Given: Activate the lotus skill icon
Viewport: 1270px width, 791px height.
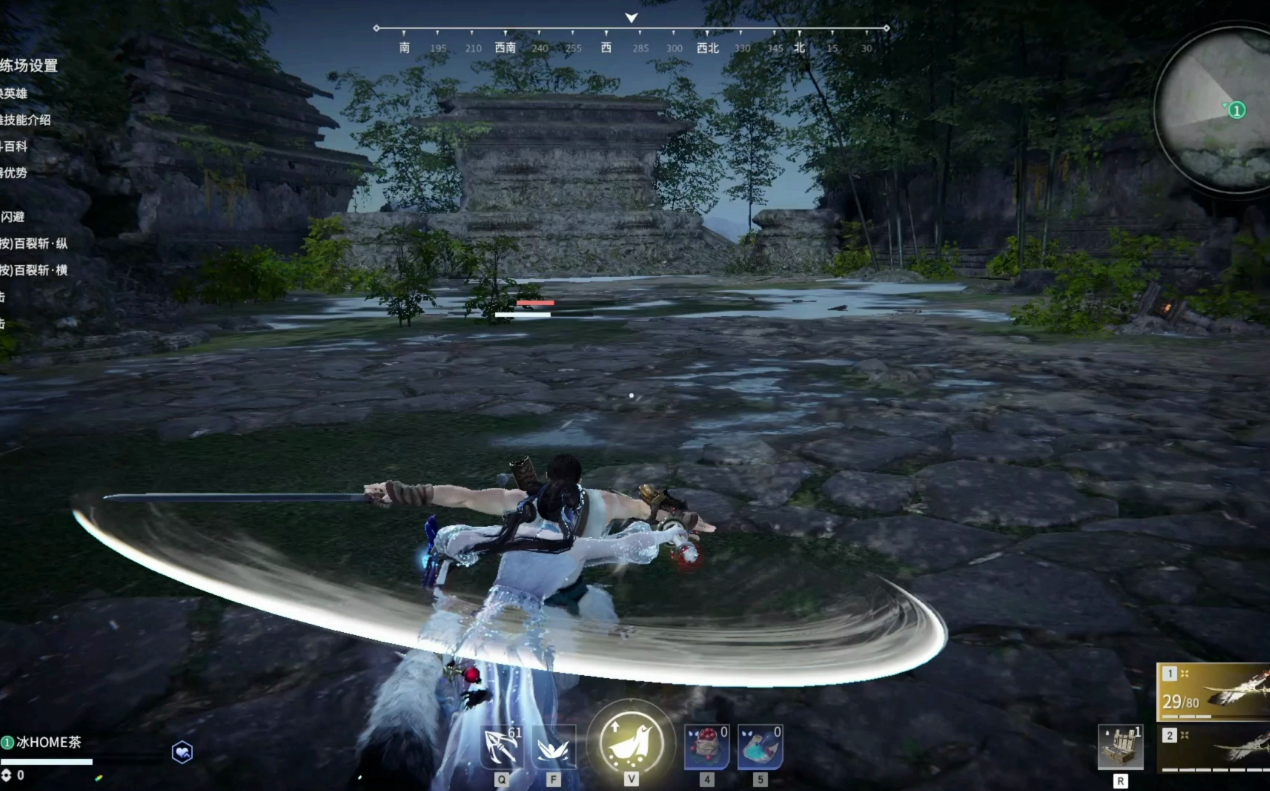Looking at the screenshot, I should 553,747.
